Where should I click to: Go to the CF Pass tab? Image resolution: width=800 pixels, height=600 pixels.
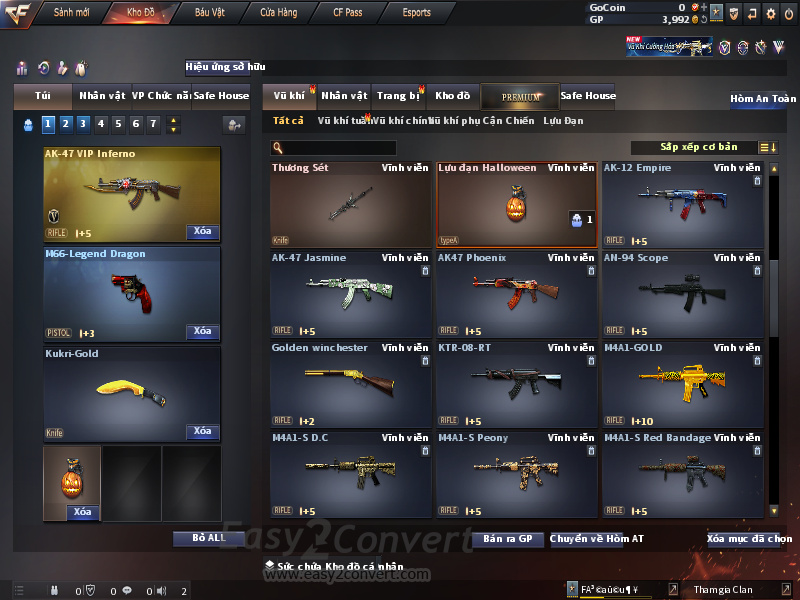click(x=350, y=13)
